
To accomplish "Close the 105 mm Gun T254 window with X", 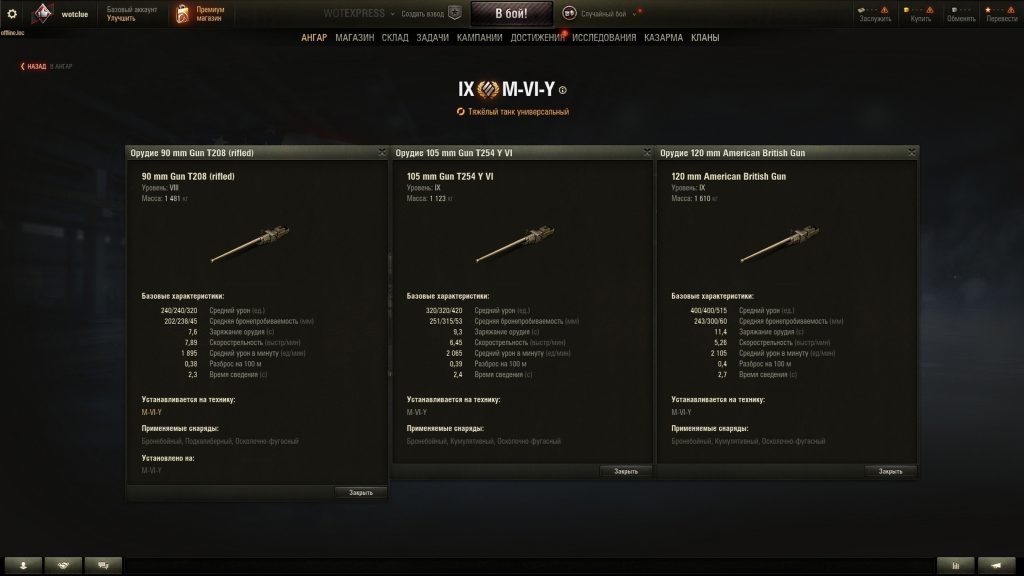I will click(647, 153).
